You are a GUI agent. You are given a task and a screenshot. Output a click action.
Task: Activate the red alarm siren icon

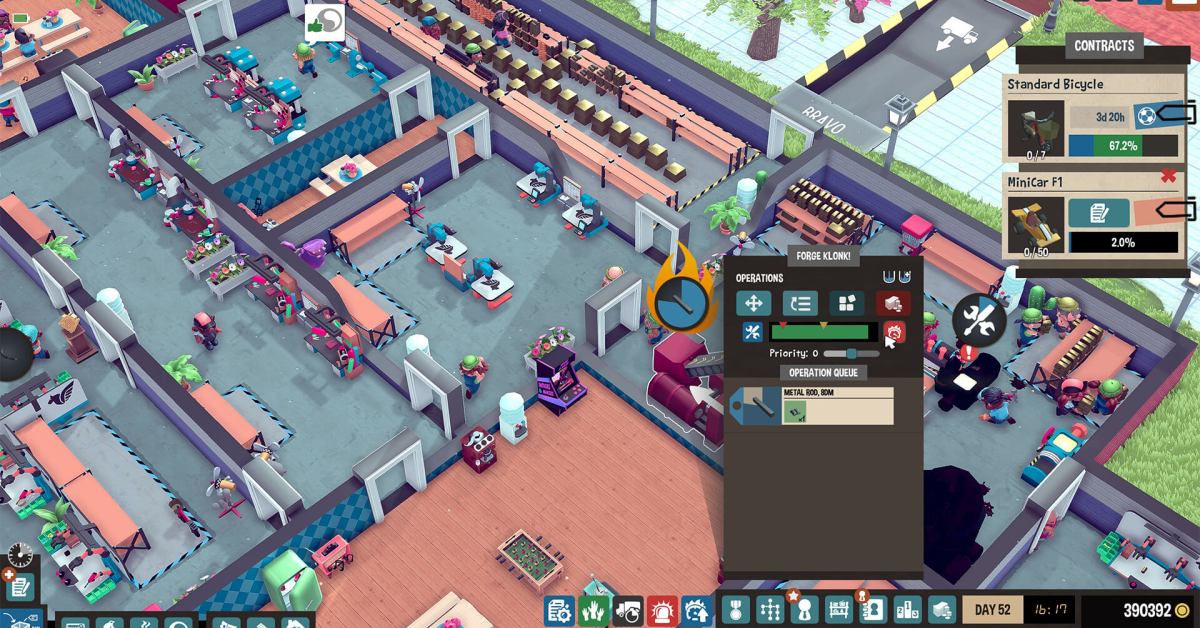click(x=662, y=609)
